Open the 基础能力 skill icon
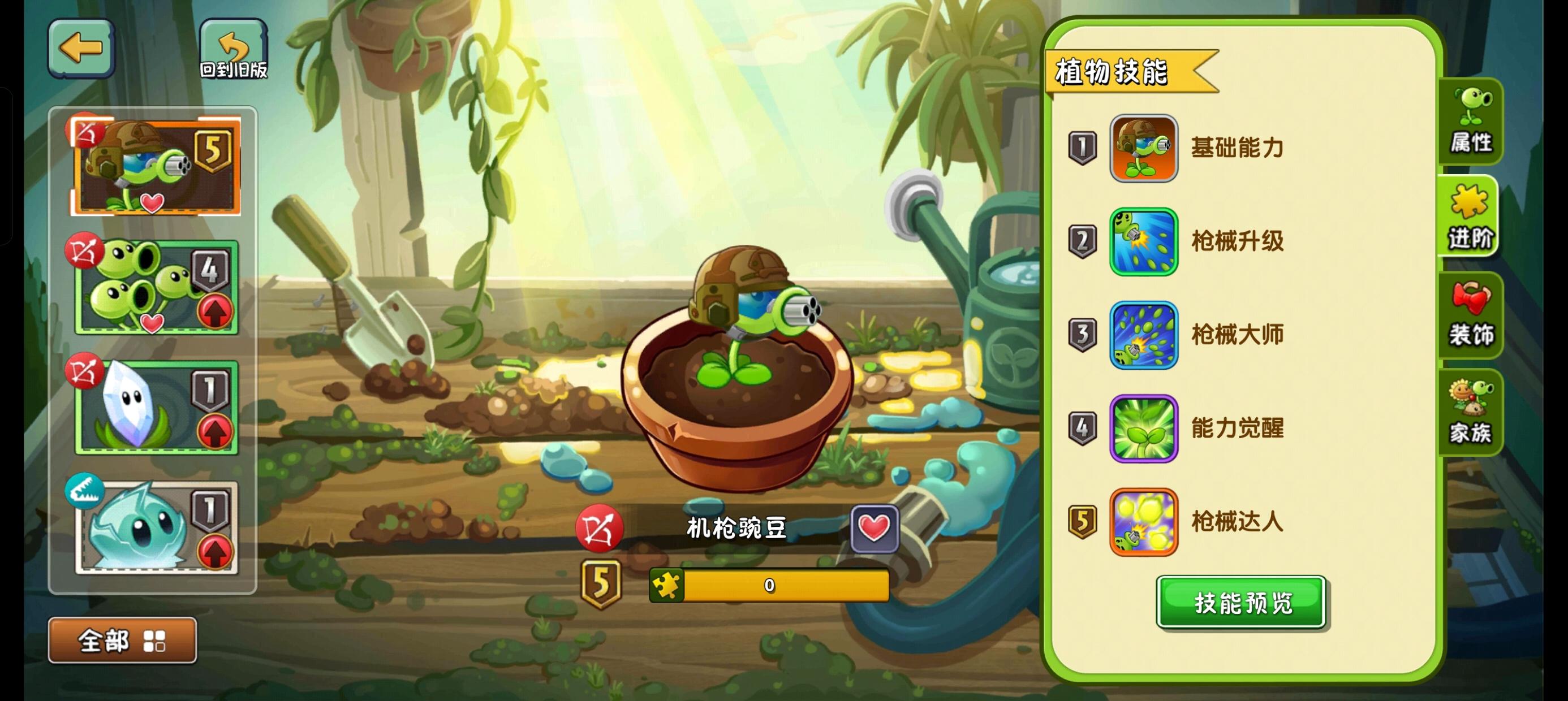This screenshot has height=701, width=1568. point(1144,148)
